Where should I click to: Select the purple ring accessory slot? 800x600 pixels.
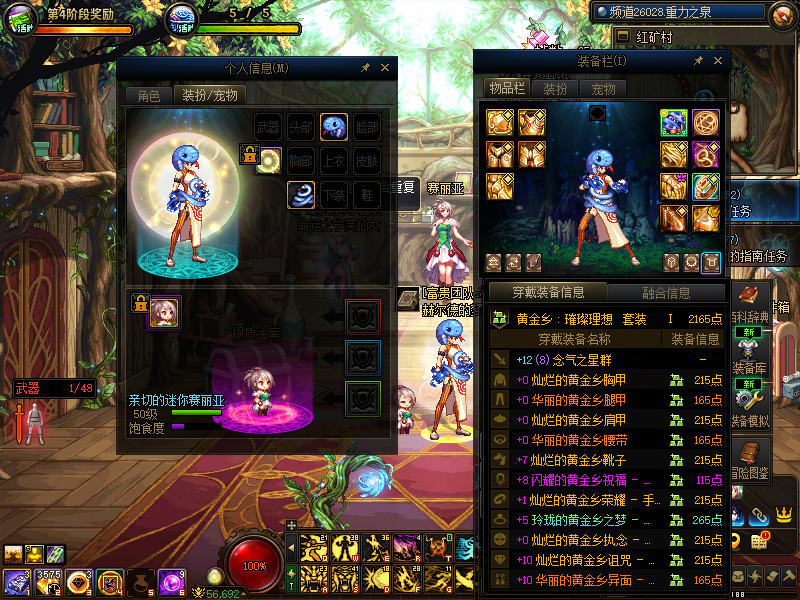click(x=706, y=155)
